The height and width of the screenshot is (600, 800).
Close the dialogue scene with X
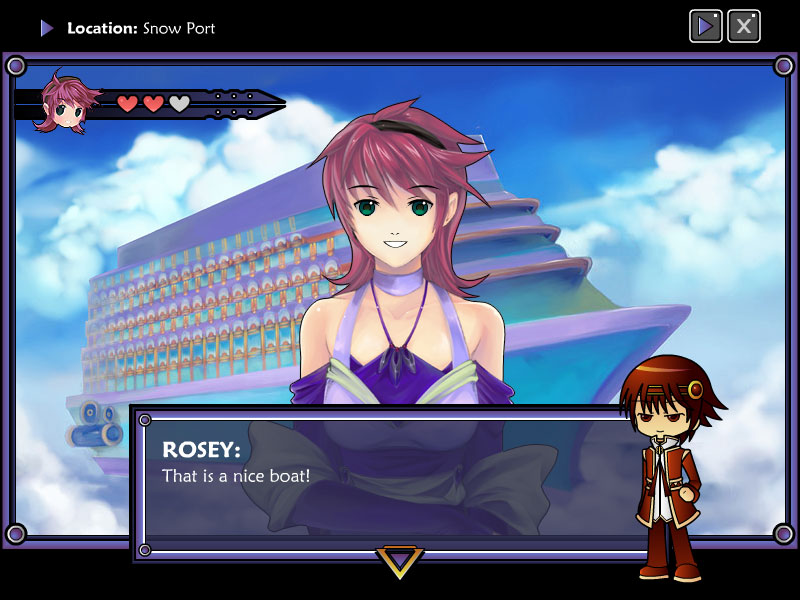(743, 26)
